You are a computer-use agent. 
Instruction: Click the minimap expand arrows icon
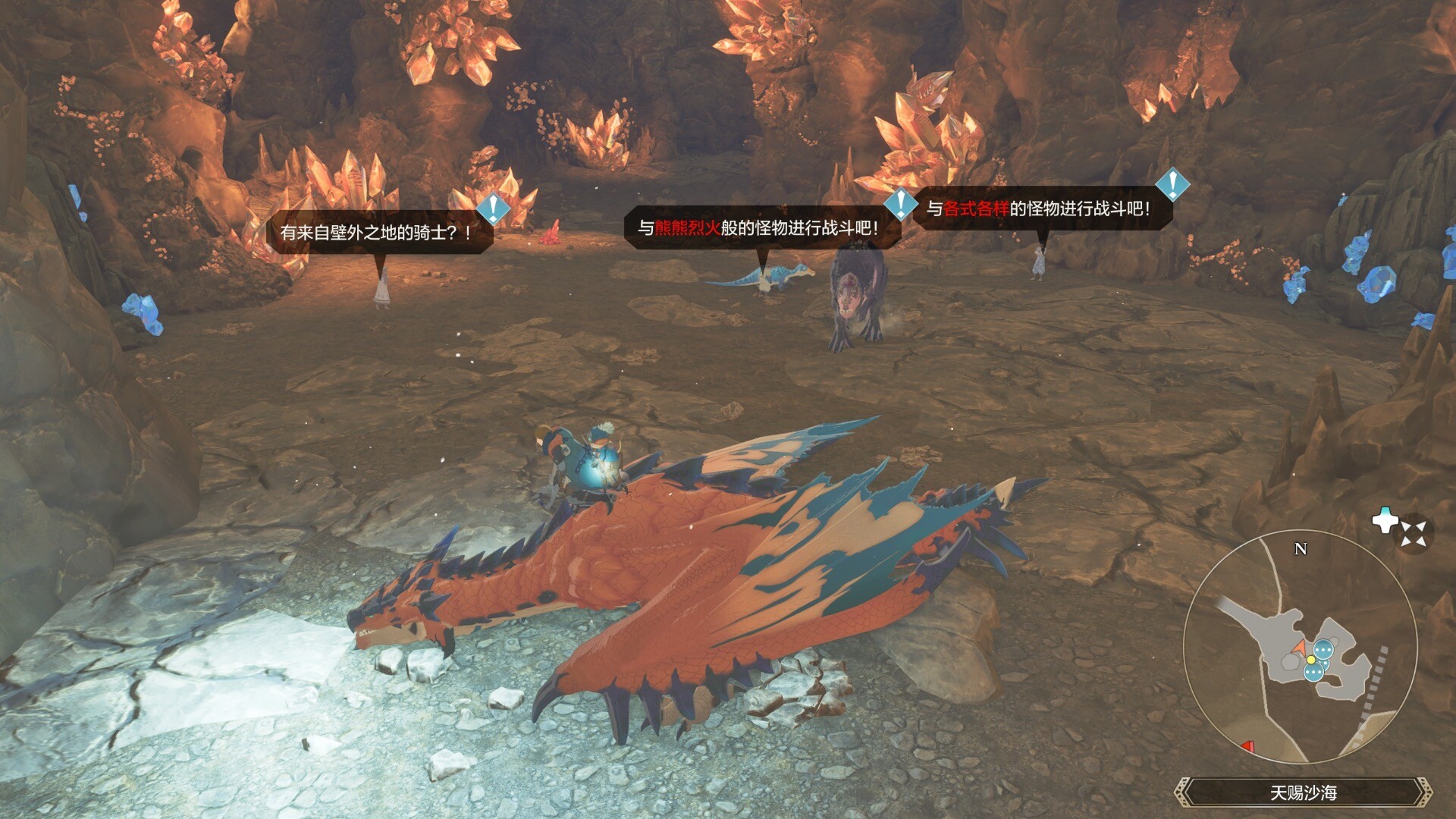click(1414, 533)
